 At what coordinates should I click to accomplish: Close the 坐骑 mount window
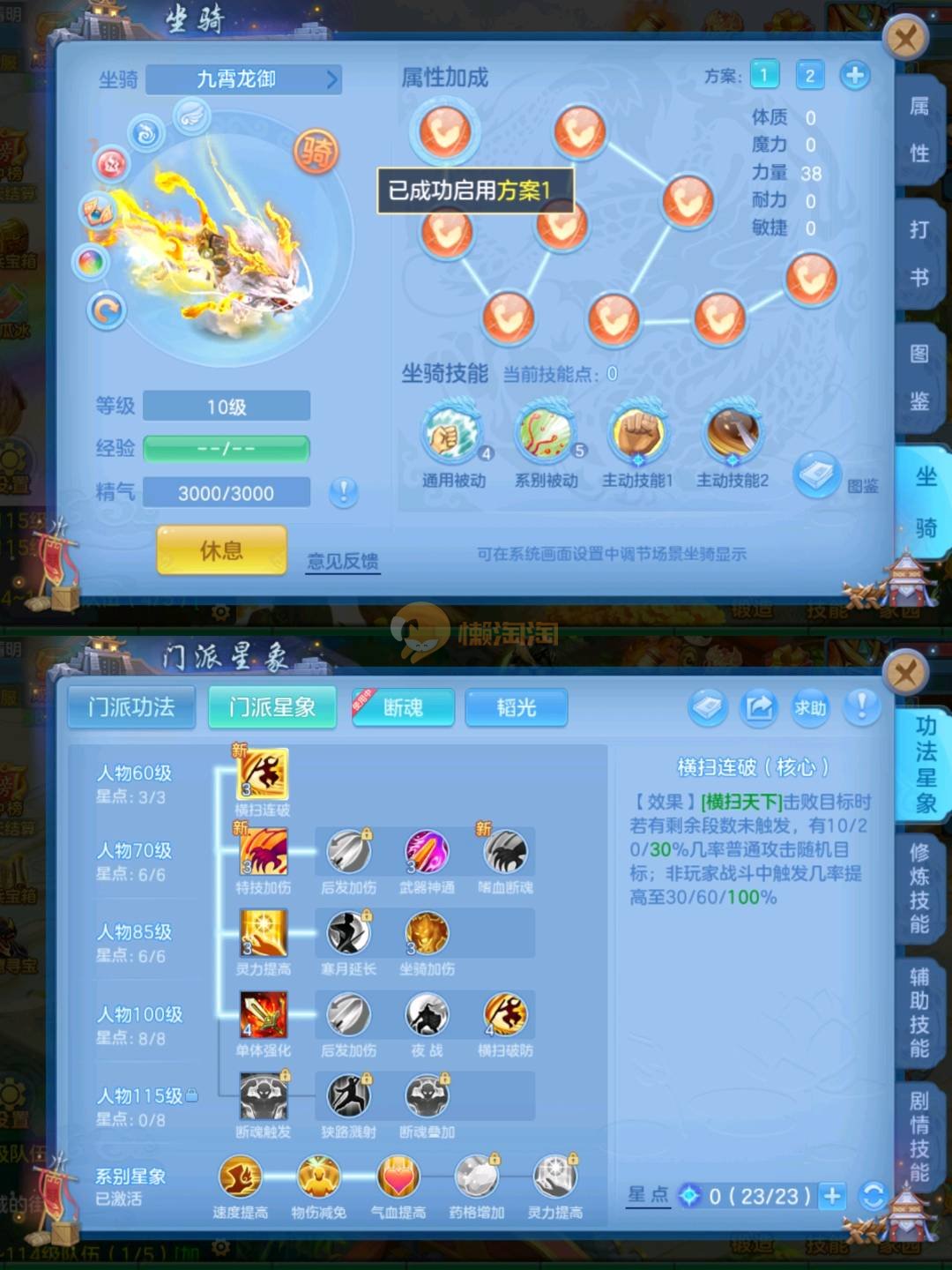tap(905, 39)
